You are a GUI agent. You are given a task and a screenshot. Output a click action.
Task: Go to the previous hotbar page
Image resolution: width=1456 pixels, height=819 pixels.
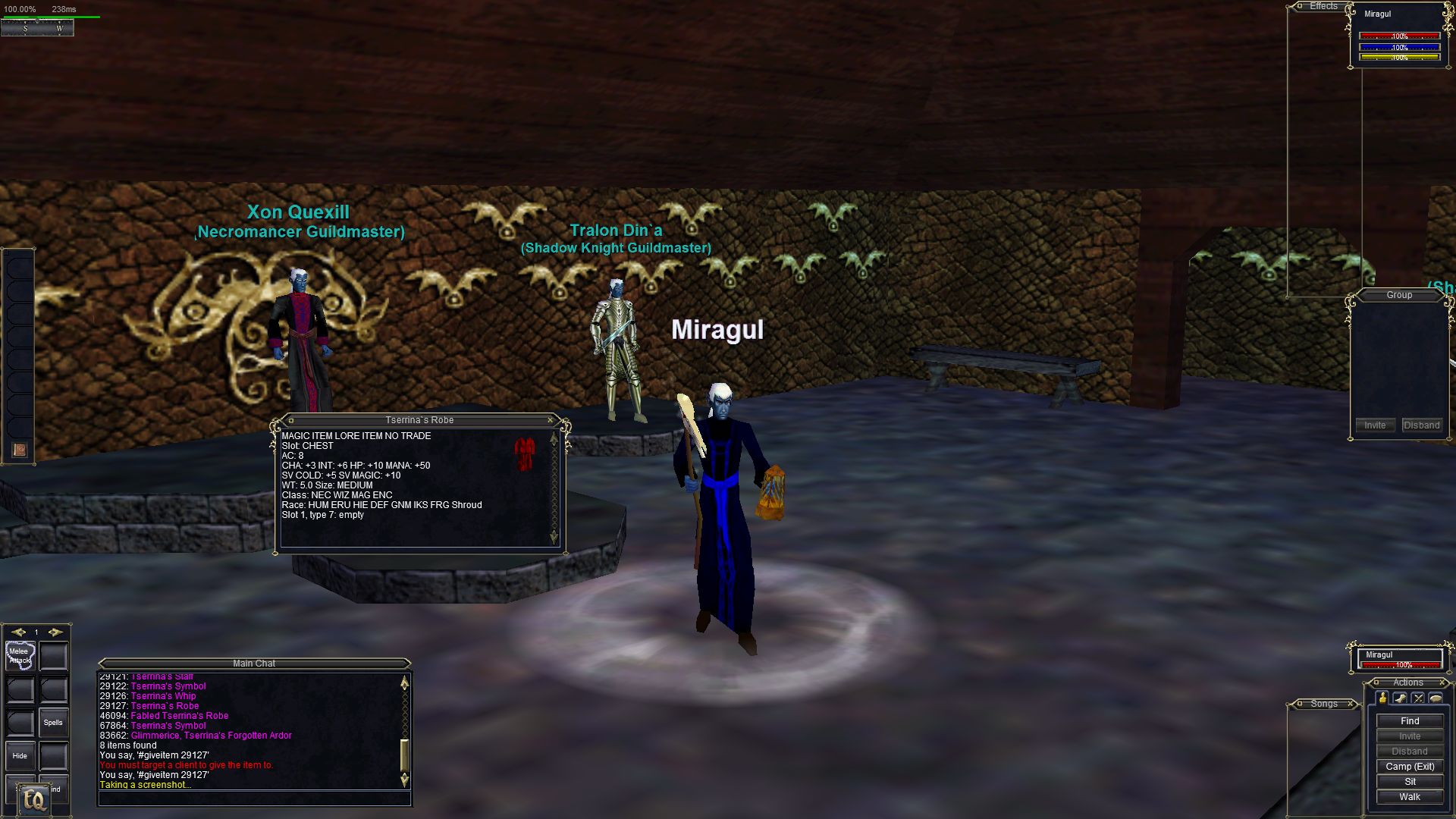(18, 632)
